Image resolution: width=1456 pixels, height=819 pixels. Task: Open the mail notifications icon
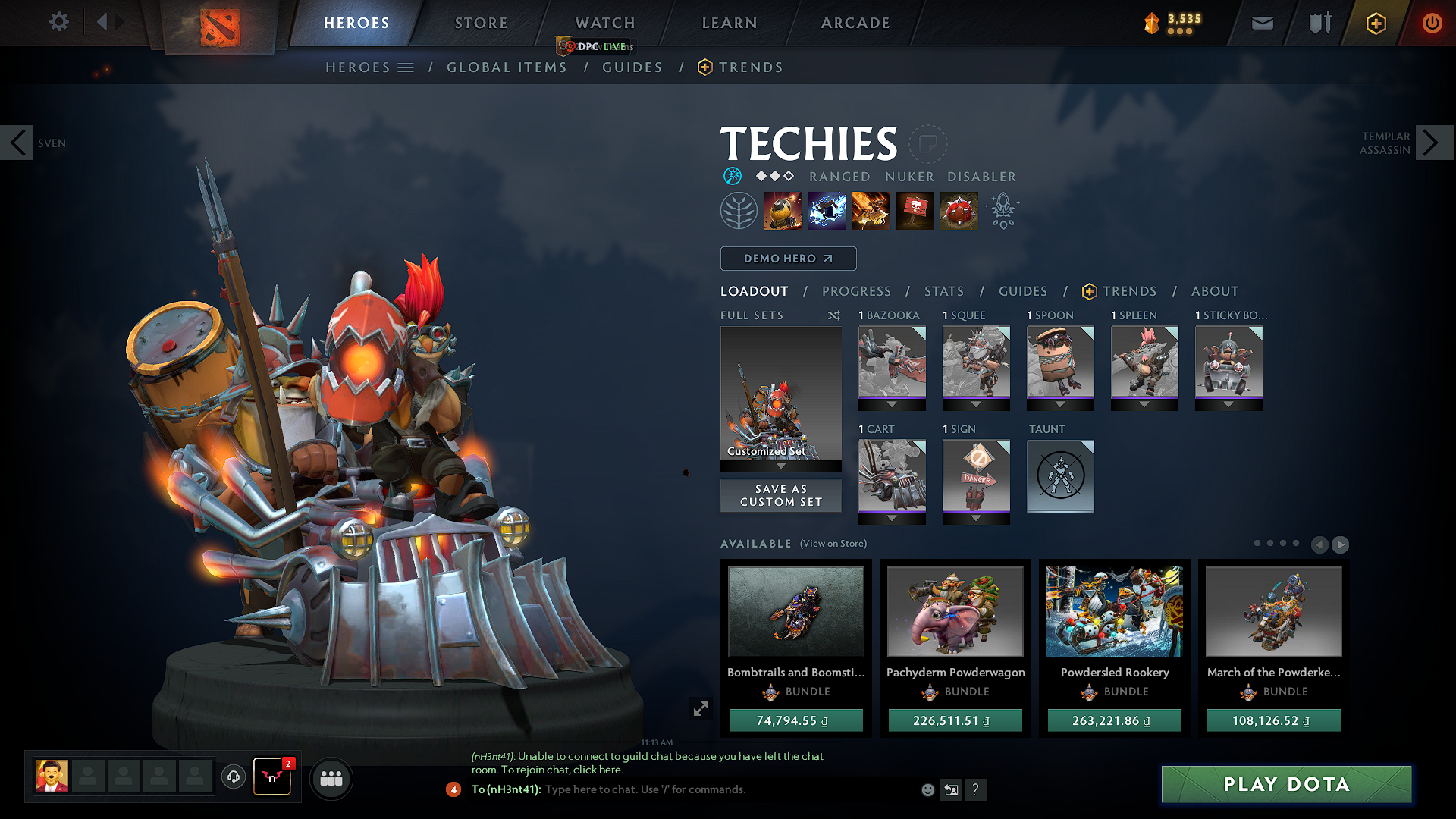(x=1262, y=23)
